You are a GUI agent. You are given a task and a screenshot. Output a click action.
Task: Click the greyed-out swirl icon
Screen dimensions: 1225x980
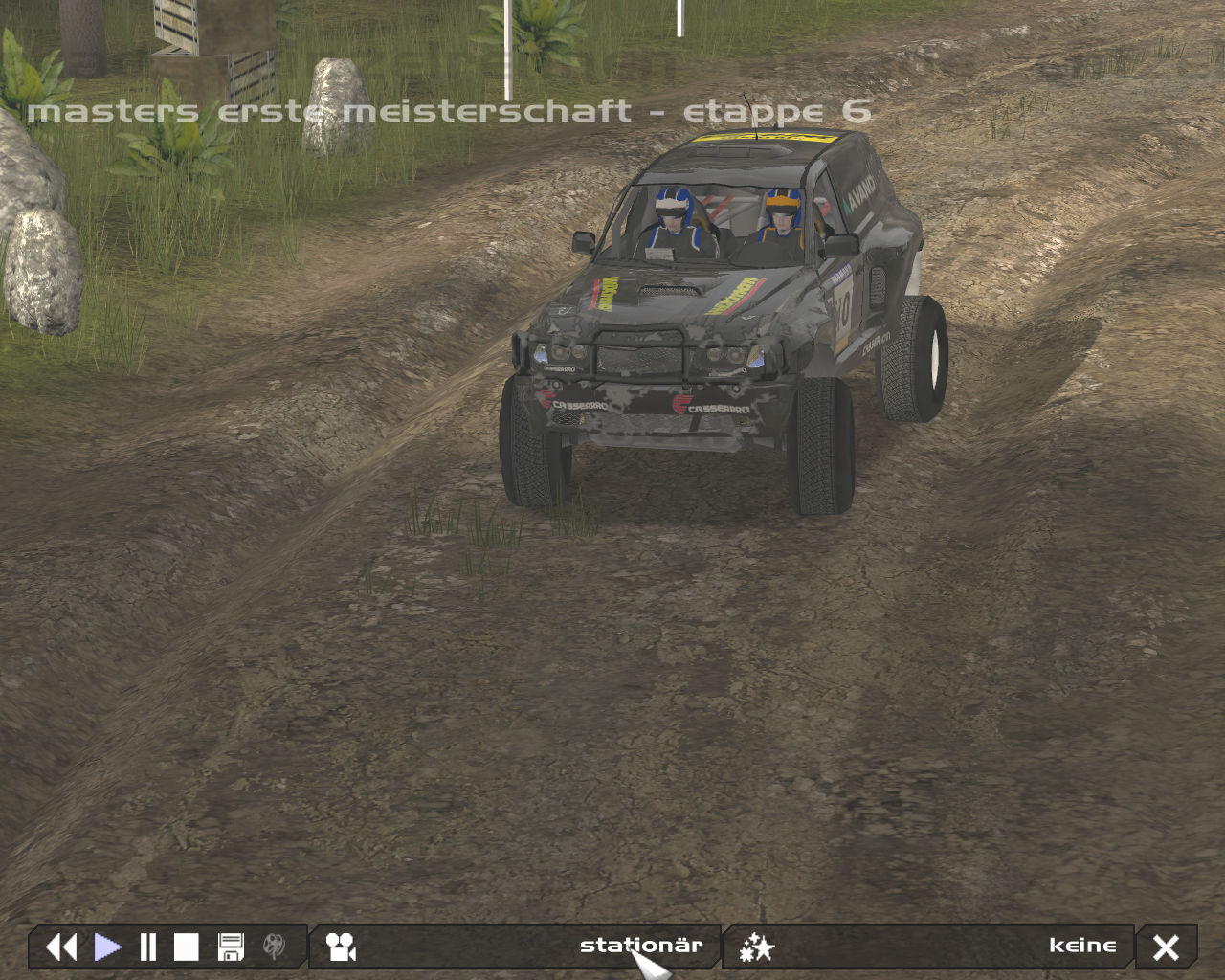coord(274,947)
